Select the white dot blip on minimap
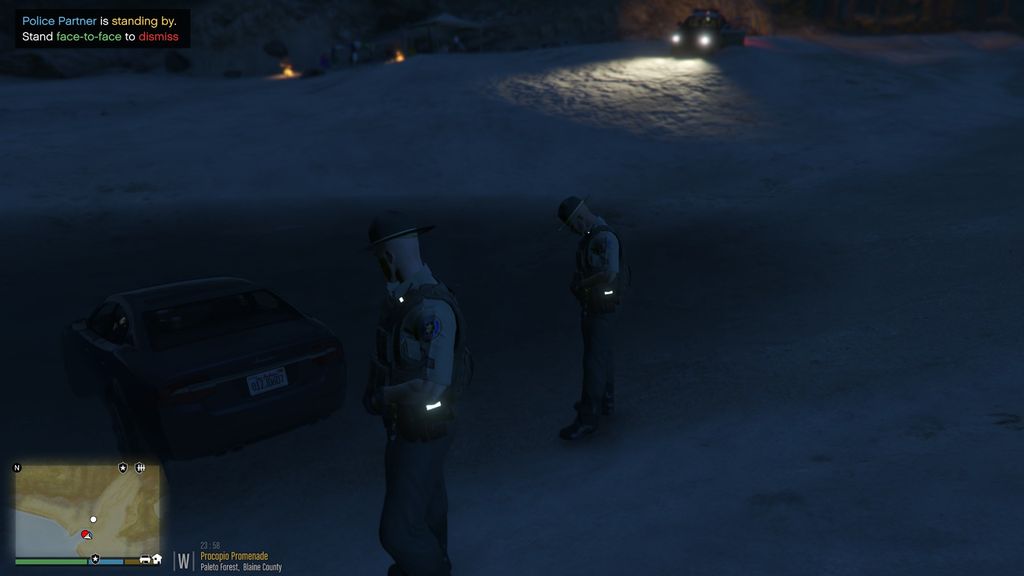Viewport: 1024px width, 576px height. [x=93, y=519]
